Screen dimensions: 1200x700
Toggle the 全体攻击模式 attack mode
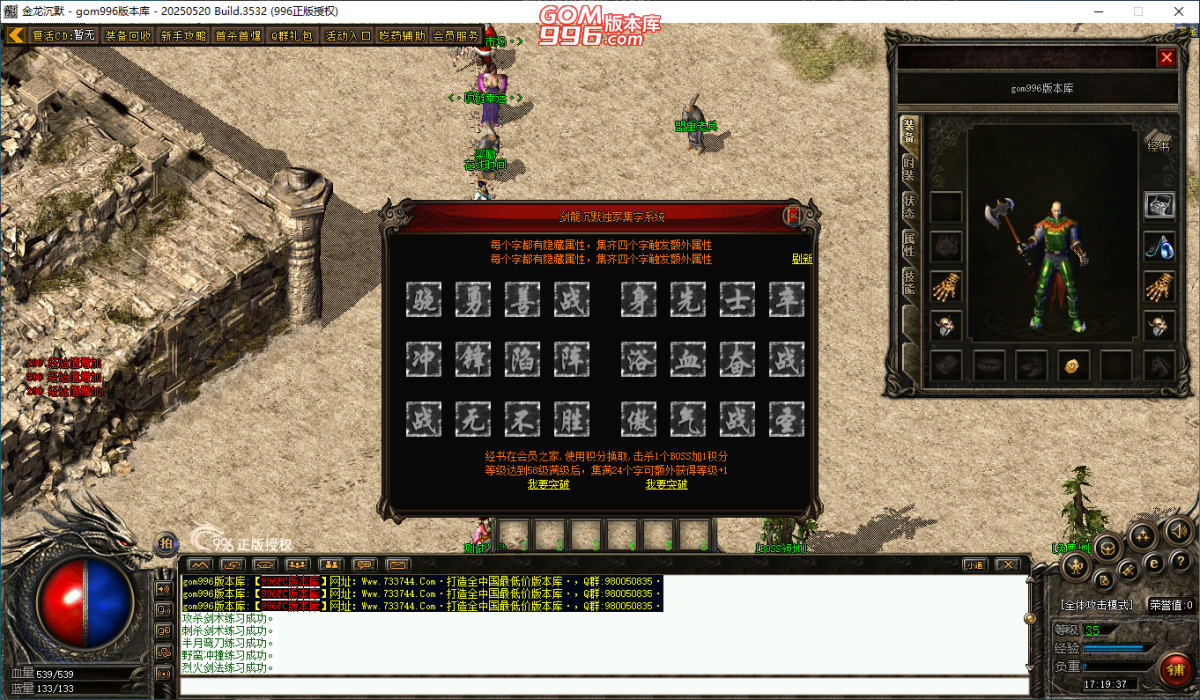[1097, 605]
